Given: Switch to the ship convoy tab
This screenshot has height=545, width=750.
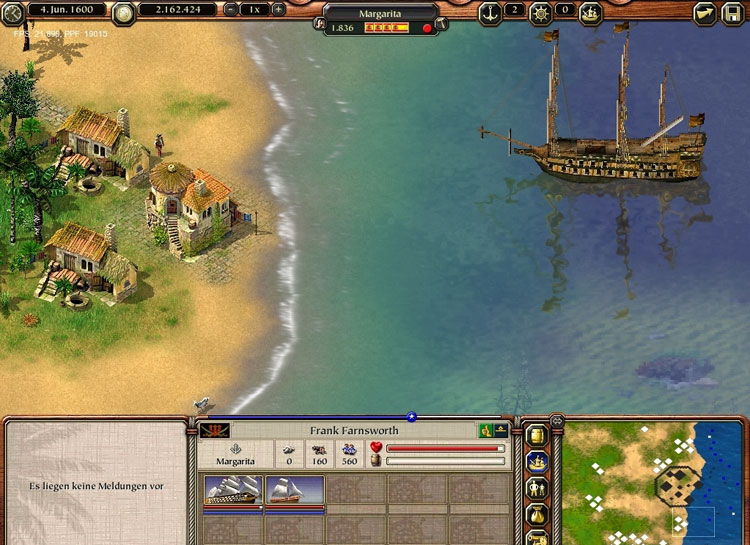Looking at the screenshot, I should [x=537, y=462].
